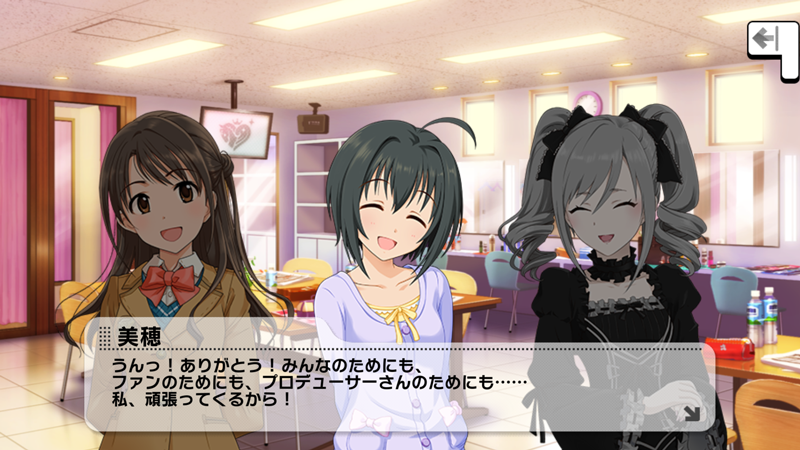The image size is (800, 450).
Task: Open the menu with the top-right arrow button
Action: (768, 41)
